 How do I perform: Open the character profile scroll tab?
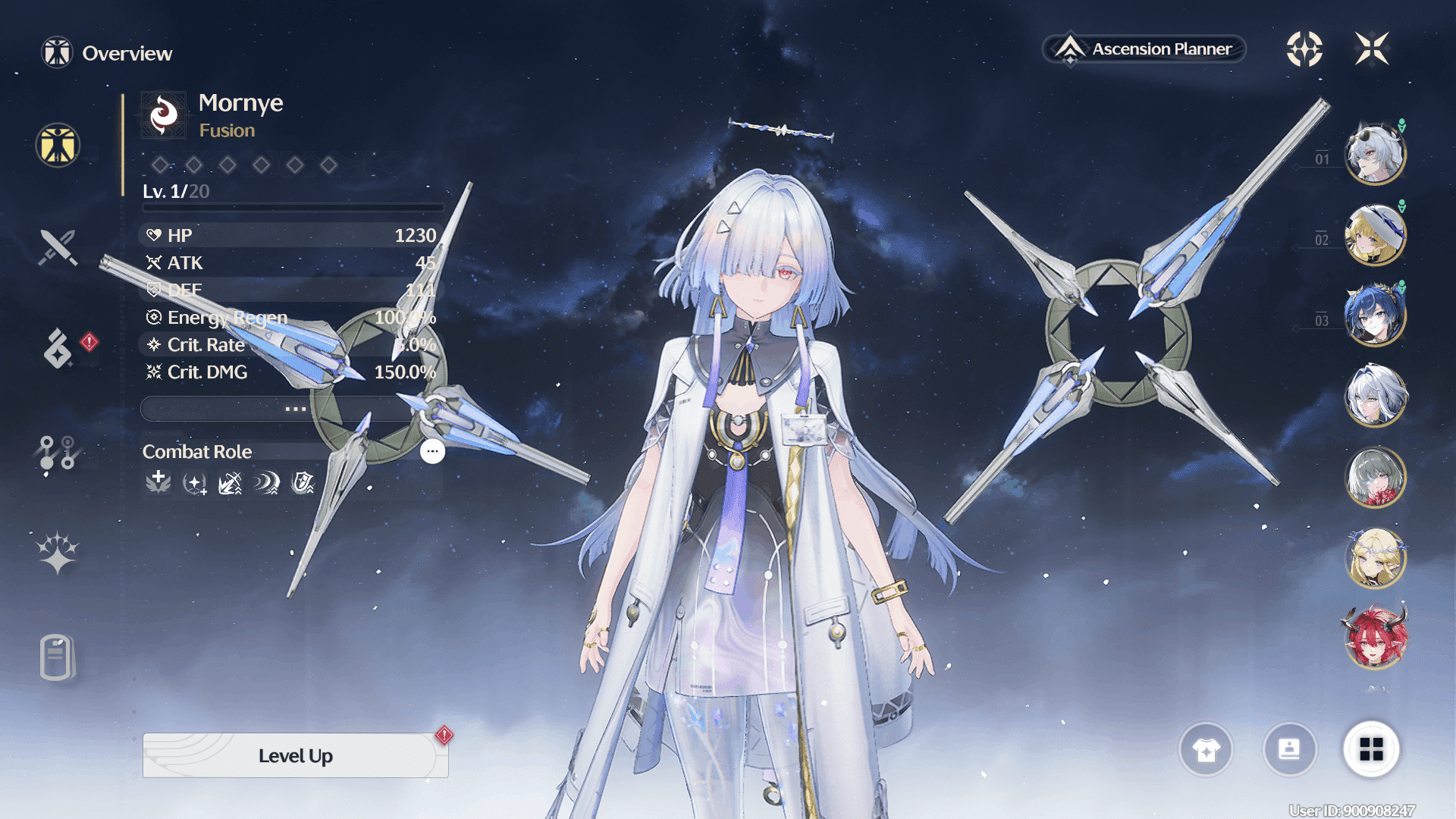click(58, 657)
